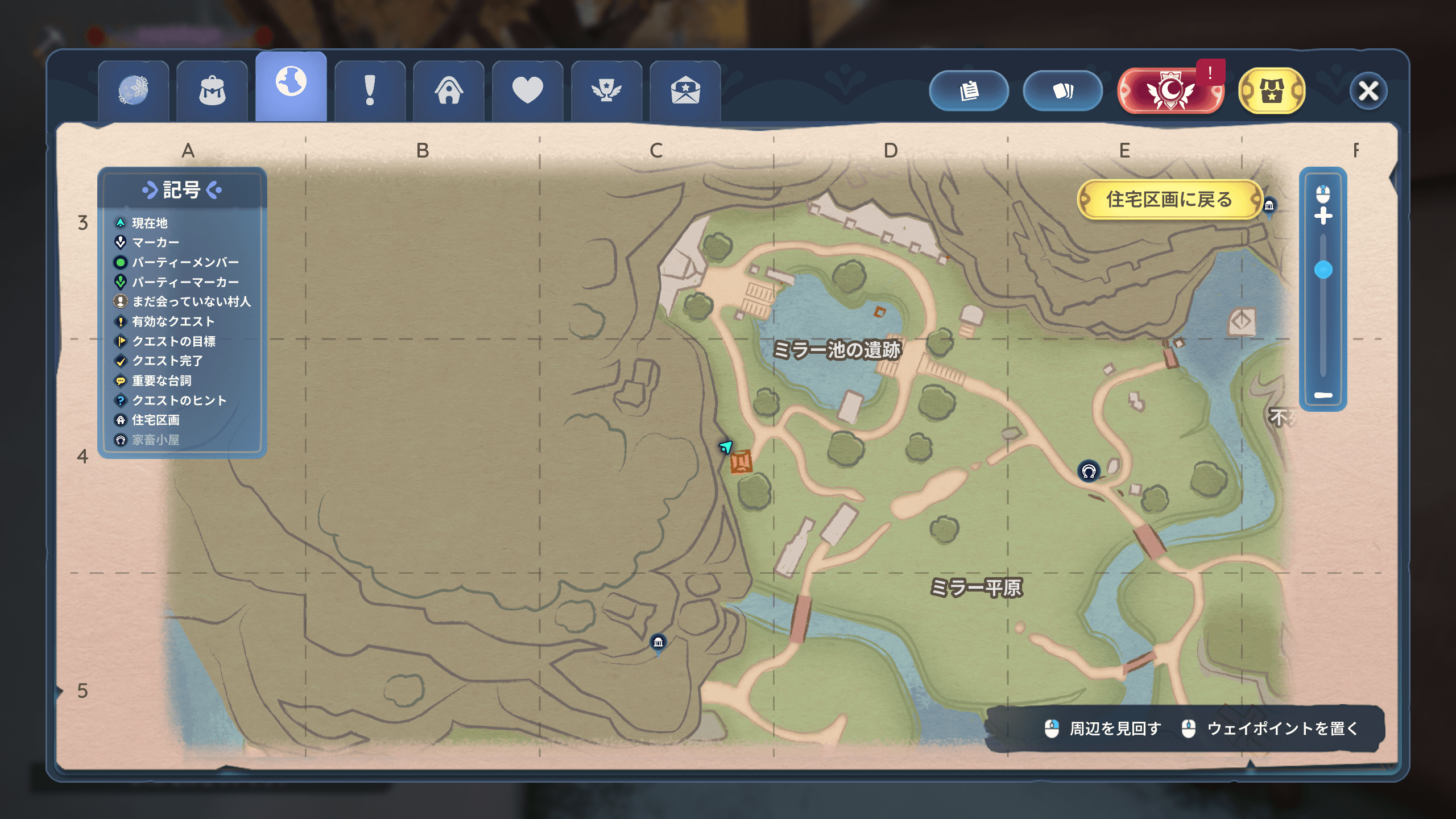Viewport: 1456px width, 819px height.
Task: Open the red moon emblem event button
Action: [x=1170, y=90]
